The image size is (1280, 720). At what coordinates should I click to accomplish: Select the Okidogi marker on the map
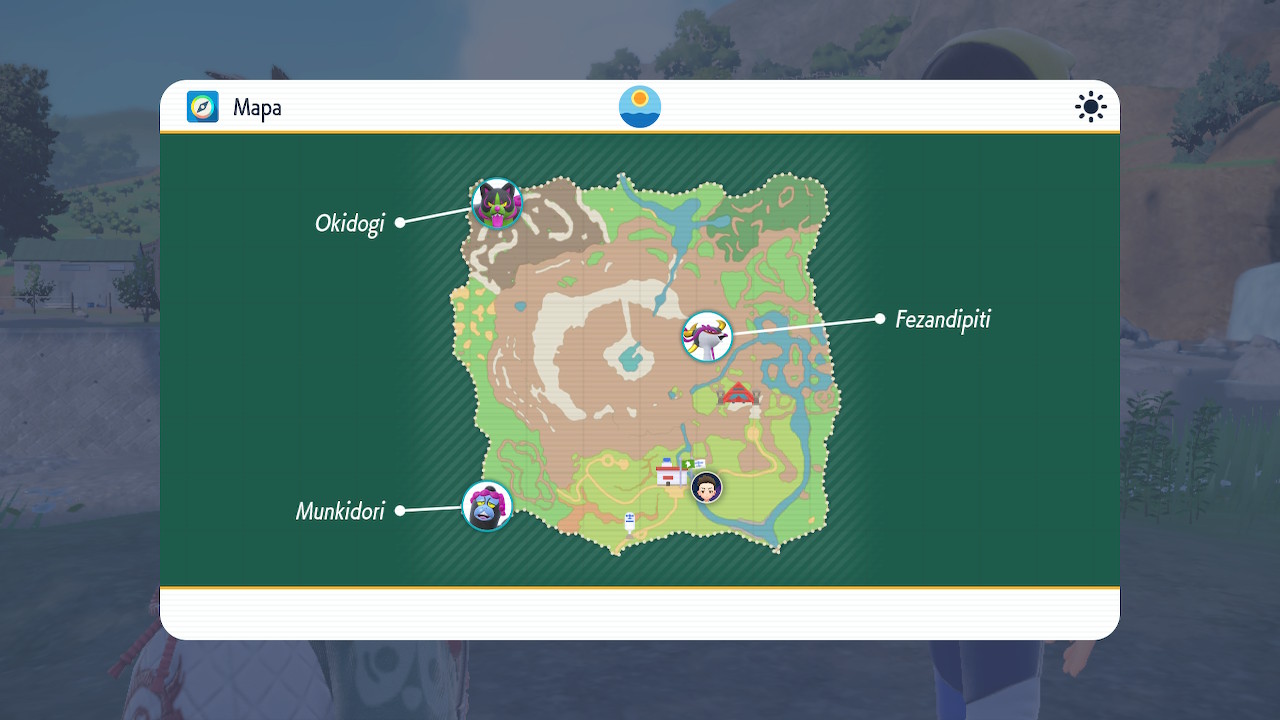[497, 203]
